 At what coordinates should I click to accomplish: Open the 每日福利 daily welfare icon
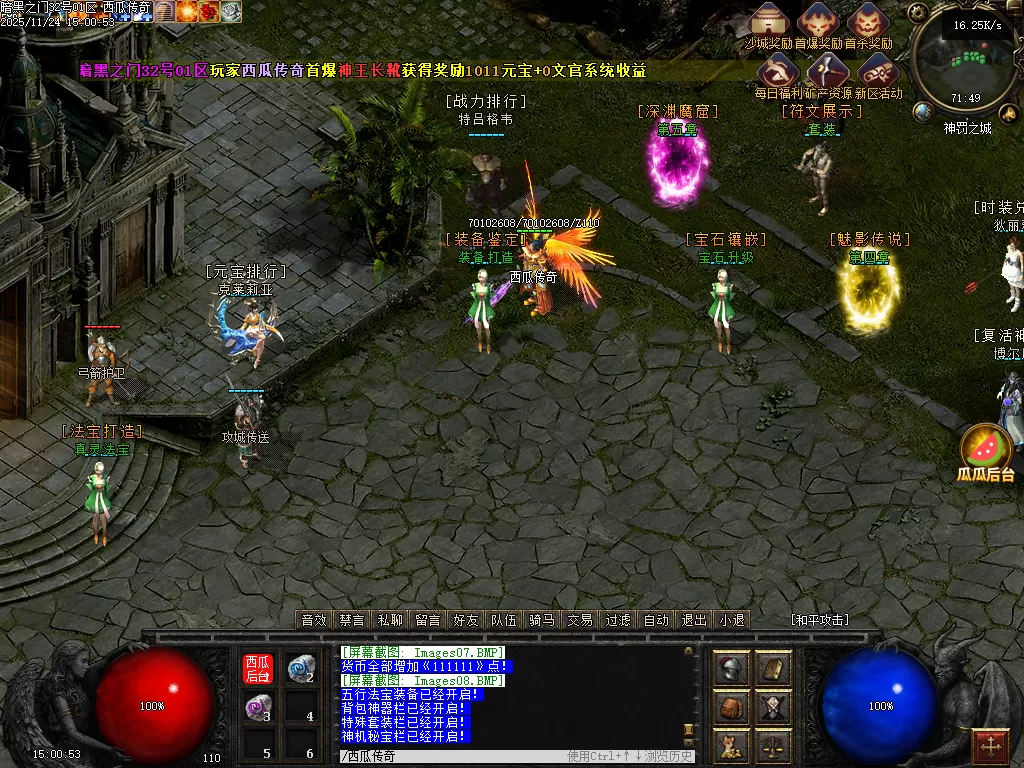(778, 71)
